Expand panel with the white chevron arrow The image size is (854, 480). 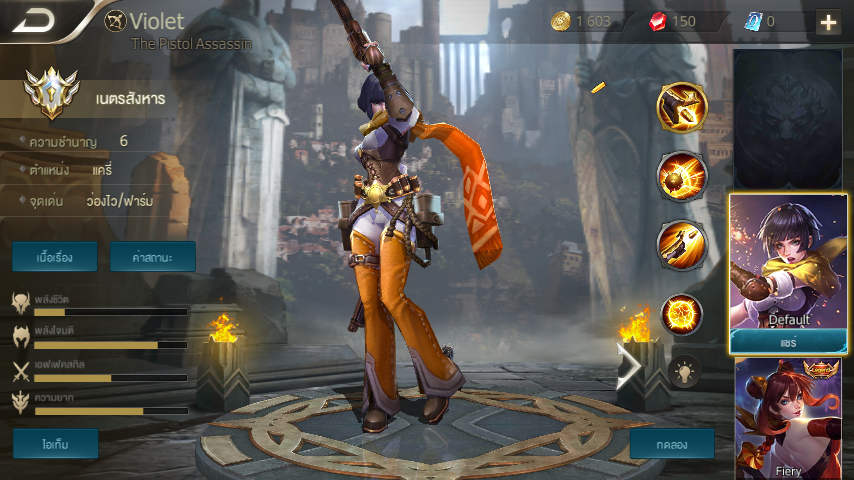pyautogui.click(x=629, y=366)
